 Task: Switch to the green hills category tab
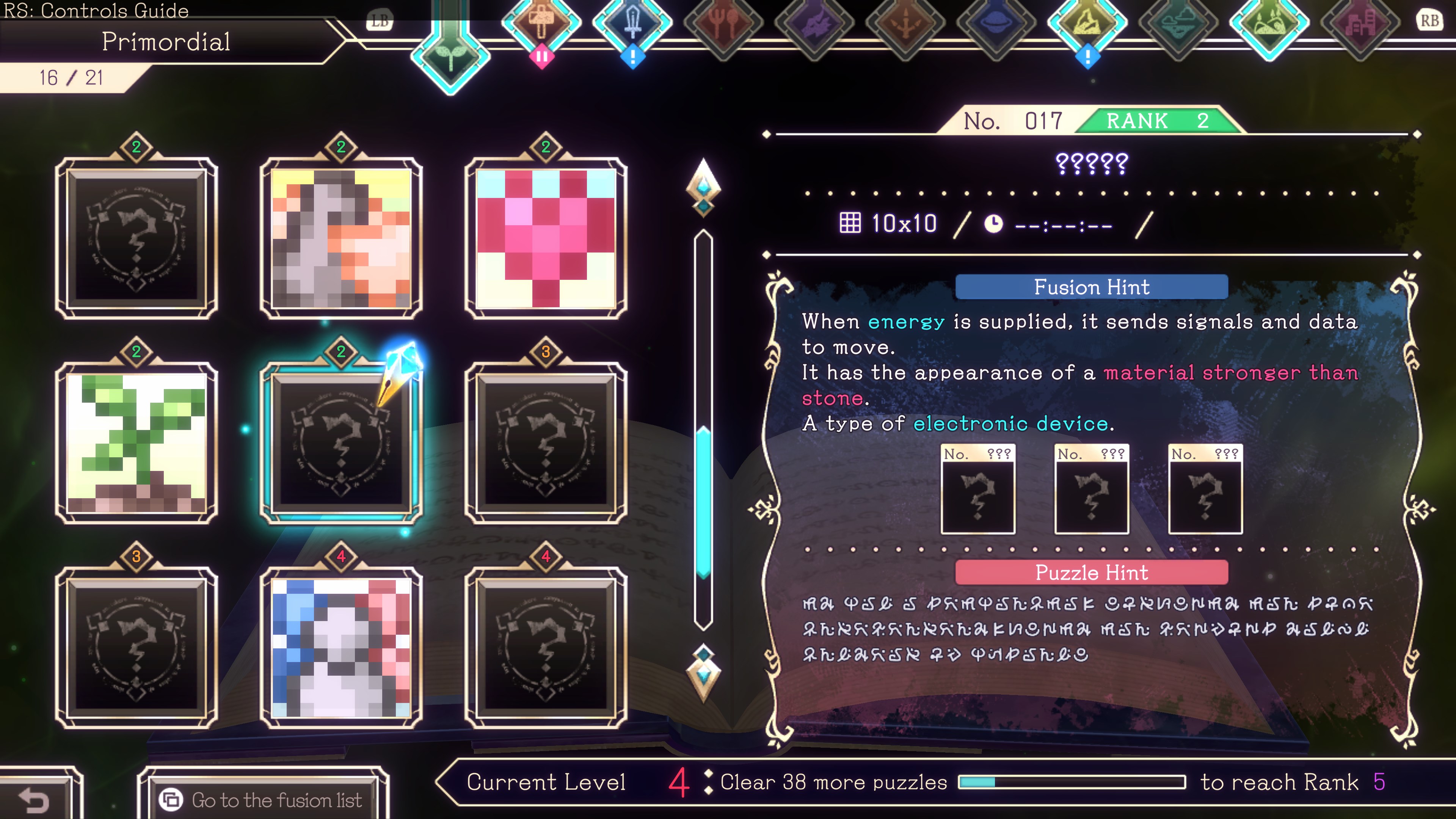point(1269,23)
